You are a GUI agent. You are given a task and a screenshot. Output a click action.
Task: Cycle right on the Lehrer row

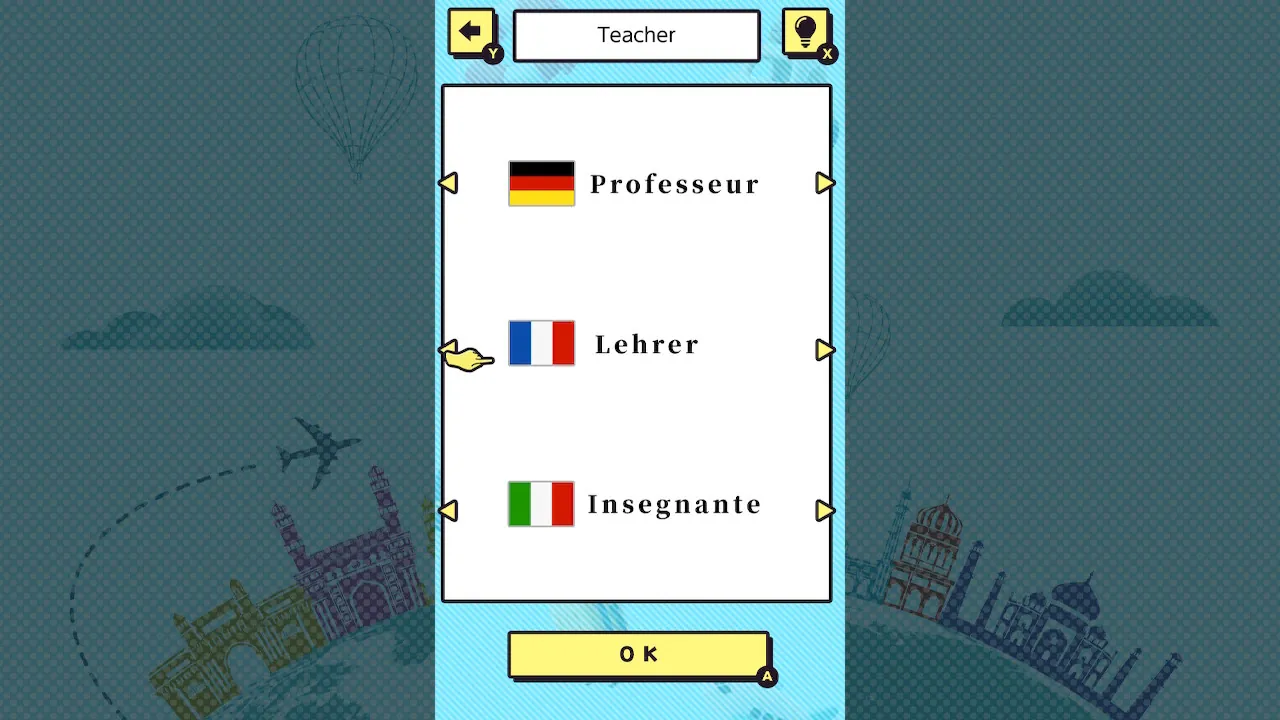point(826,350)
